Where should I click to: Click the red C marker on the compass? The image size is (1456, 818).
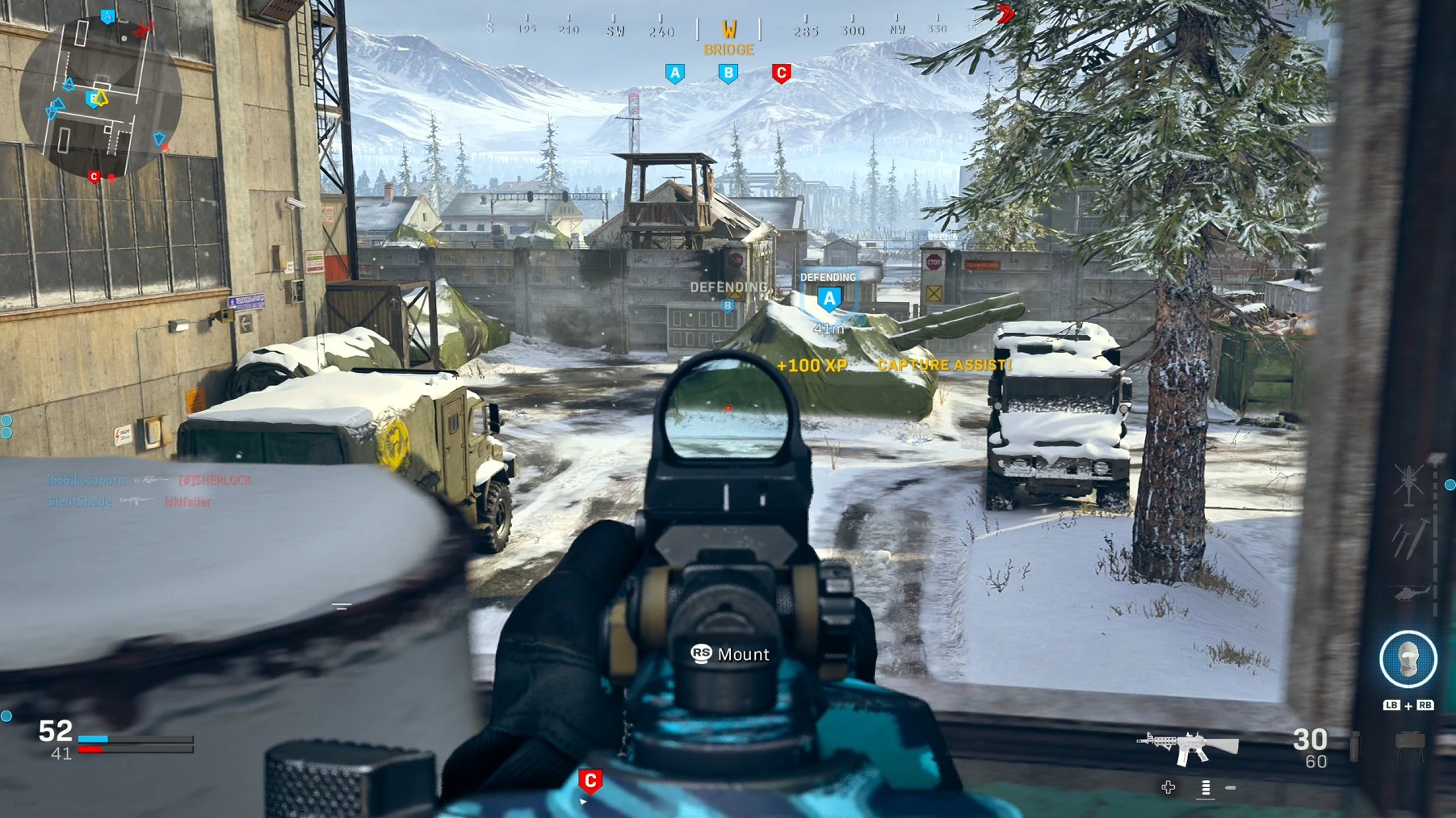(x=780, y=72)
